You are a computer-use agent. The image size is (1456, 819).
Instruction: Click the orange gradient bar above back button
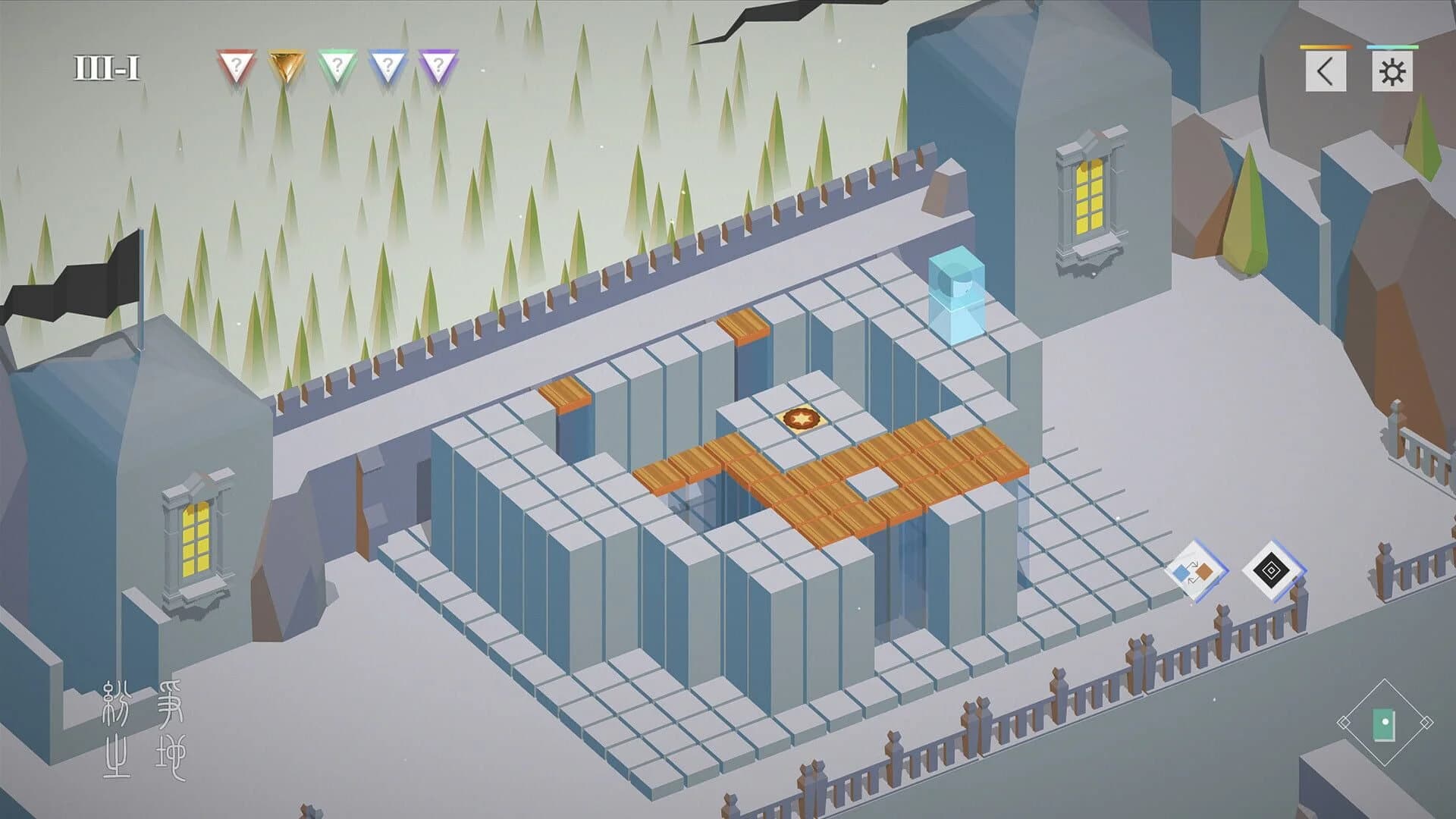click(1325, 48)
